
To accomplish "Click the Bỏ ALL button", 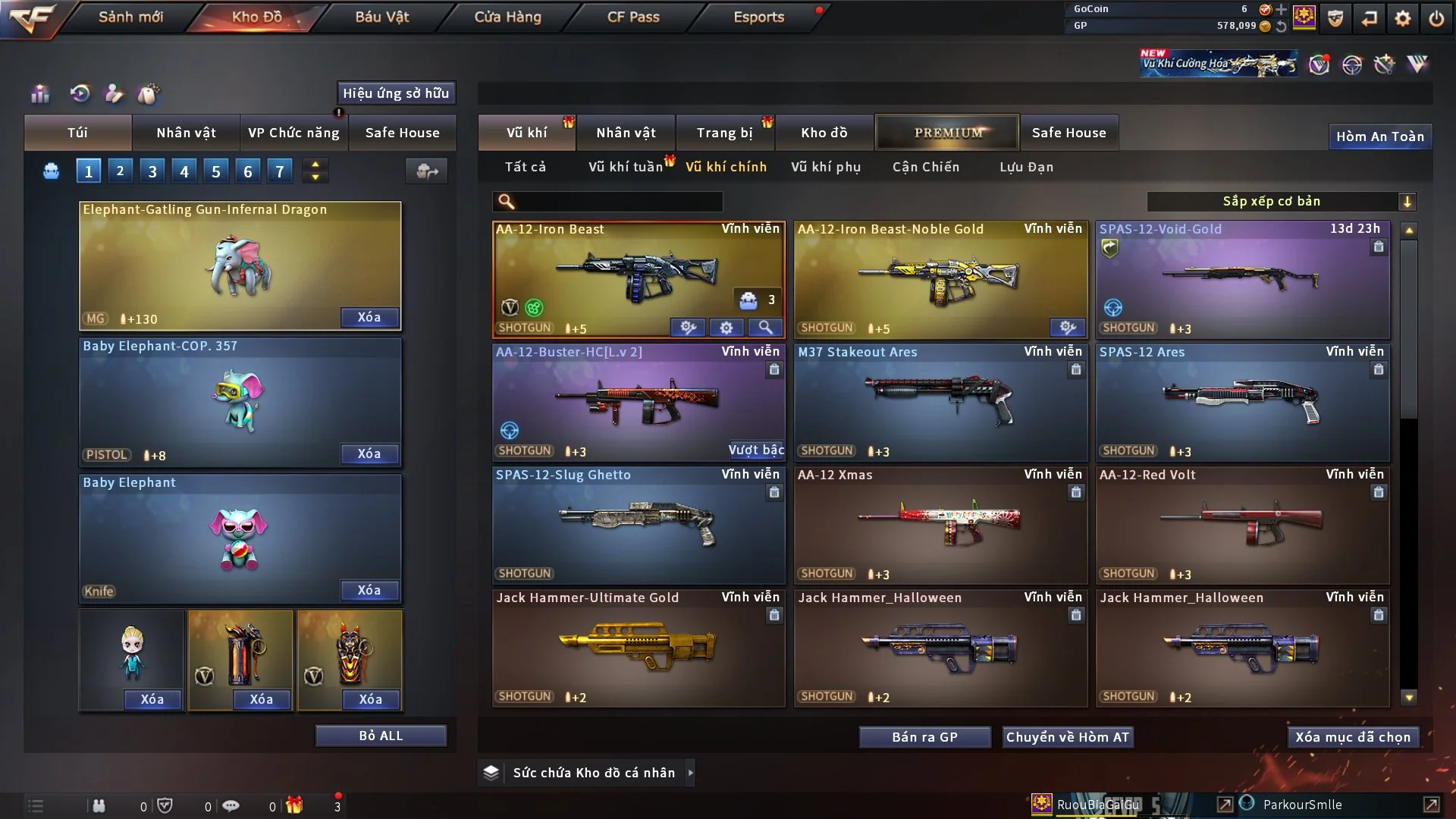I will (x=381, y=736).
